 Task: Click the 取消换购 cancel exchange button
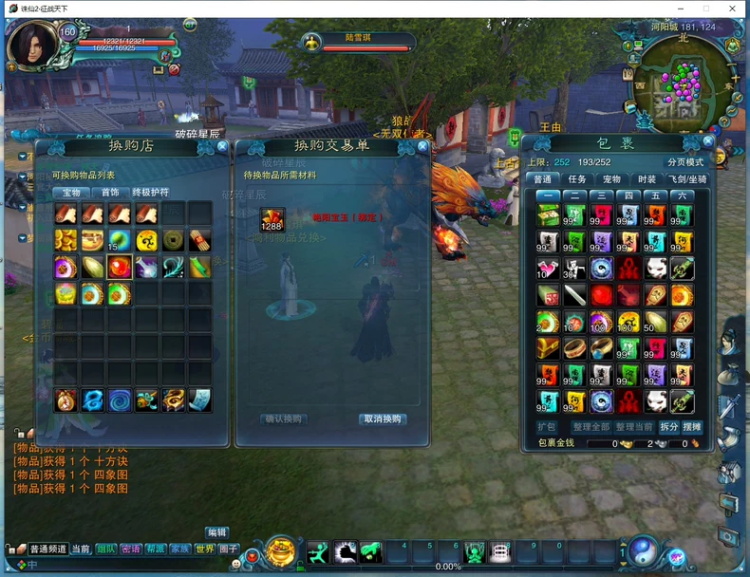pyautogui.click(x=383, y=419)
